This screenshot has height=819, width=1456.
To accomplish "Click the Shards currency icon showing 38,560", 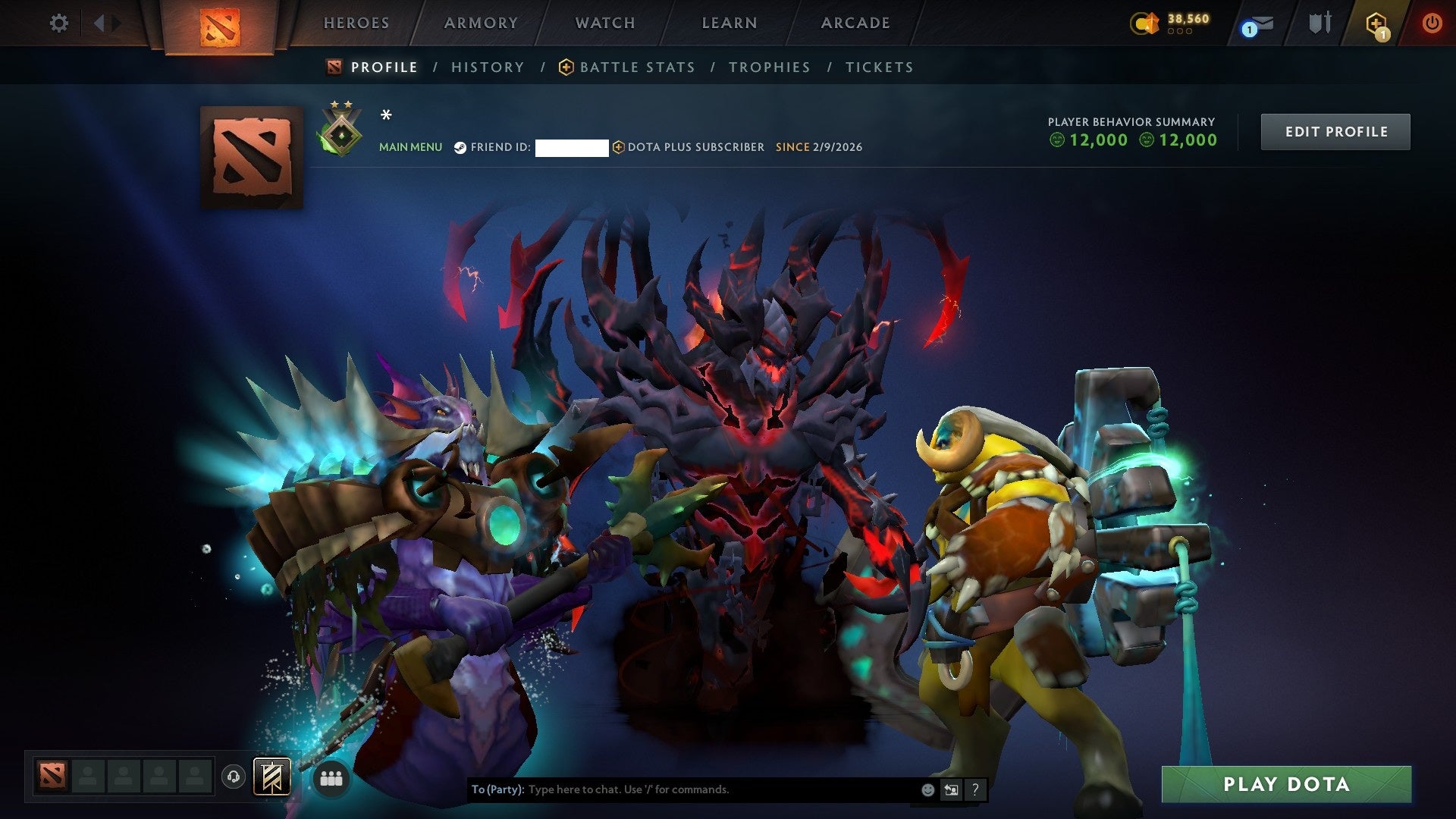I will pos(1147,23).
